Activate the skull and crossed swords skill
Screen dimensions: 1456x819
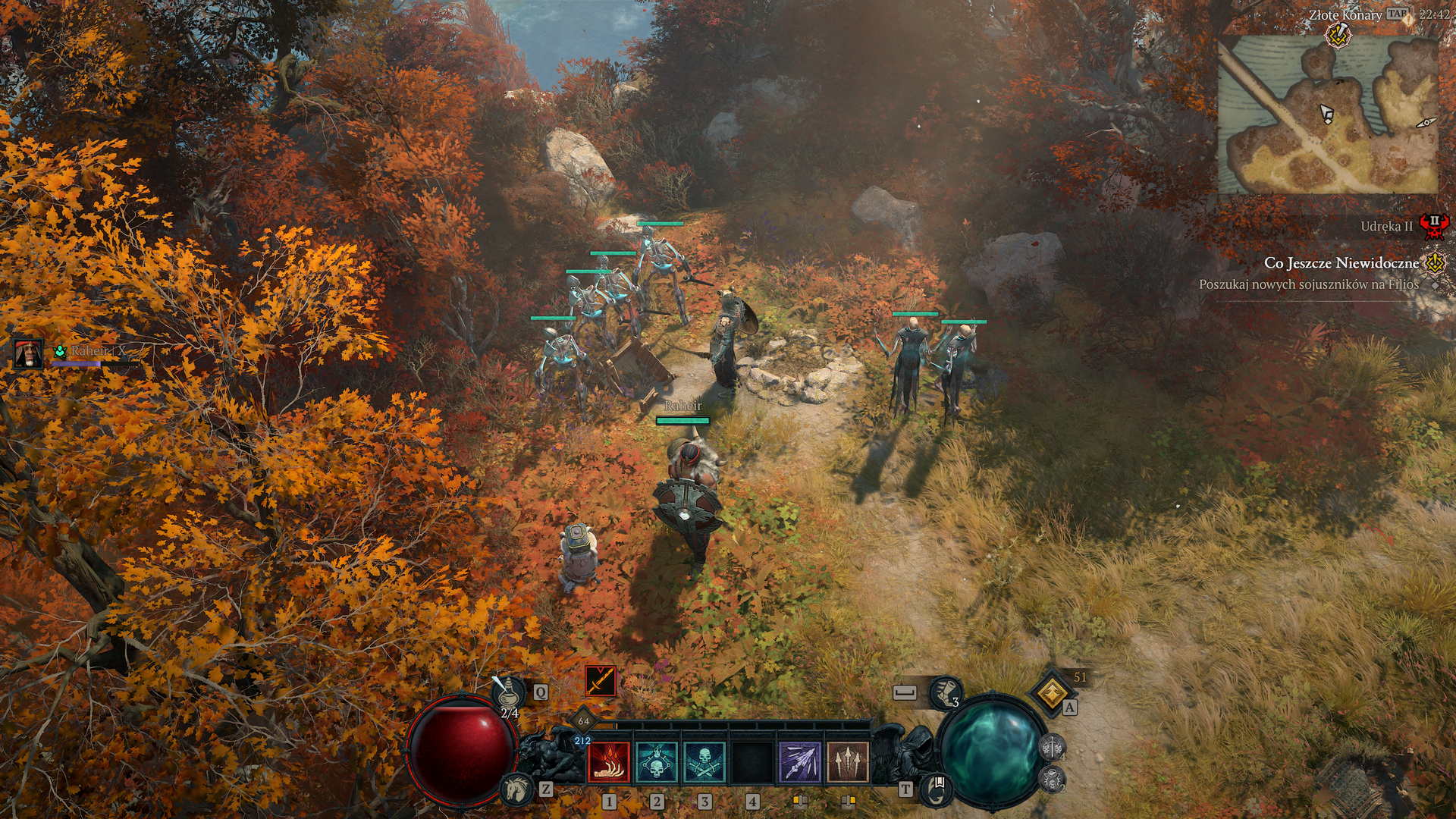704,762
